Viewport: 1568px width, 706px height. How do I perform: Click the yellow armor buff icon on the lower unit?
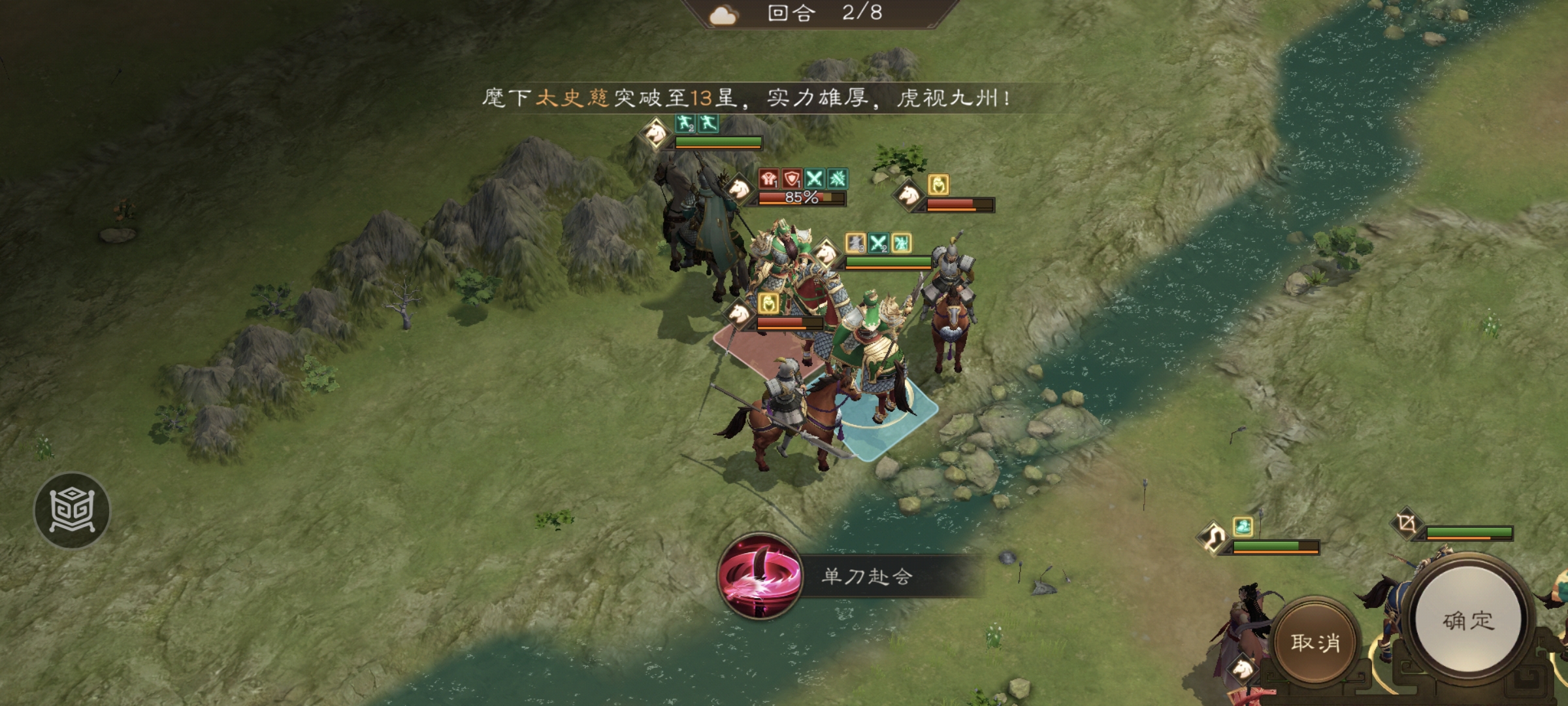click(769, 304)
